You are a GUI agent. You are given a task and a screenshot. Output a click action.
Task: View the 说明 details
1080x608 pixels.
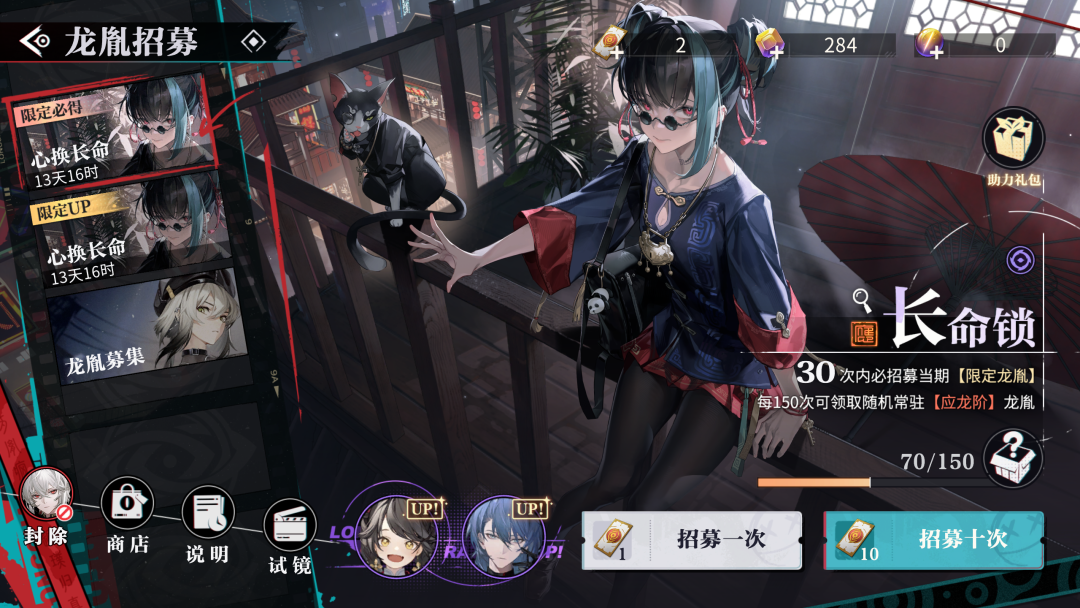207,515
